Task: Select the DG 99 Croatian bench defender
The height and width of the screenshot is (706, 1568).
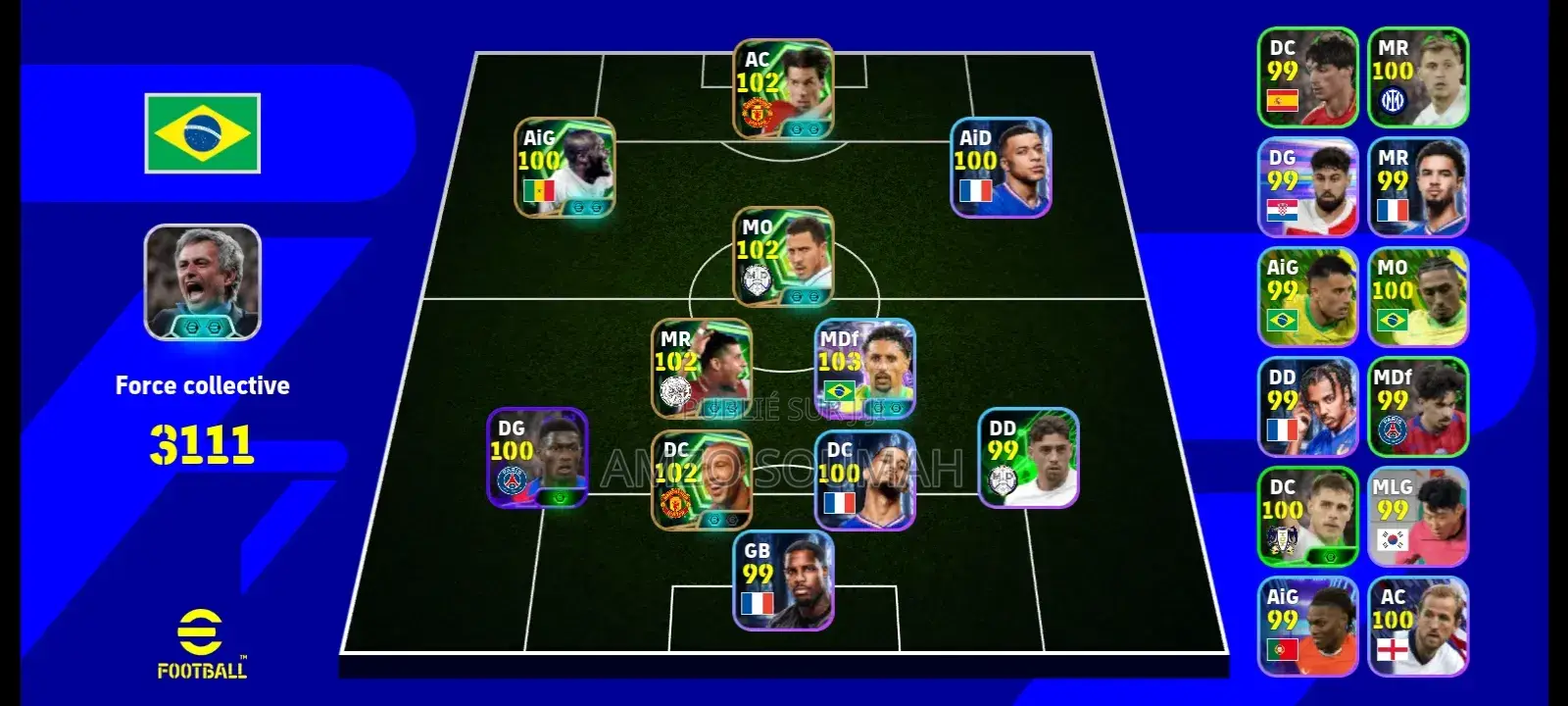Action: [x=1308, y=186]
